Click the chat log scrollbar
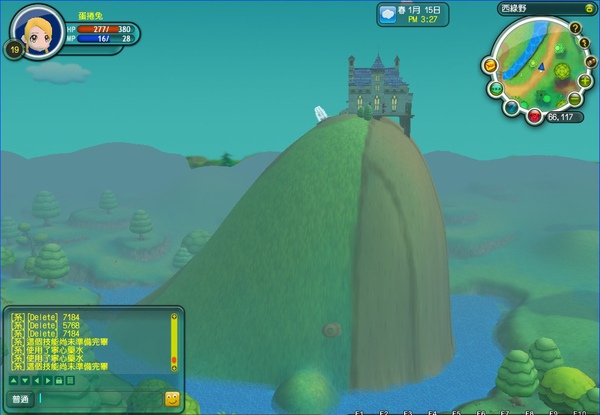The height and width of the screenshot is (415, 600). click(173, 340)
